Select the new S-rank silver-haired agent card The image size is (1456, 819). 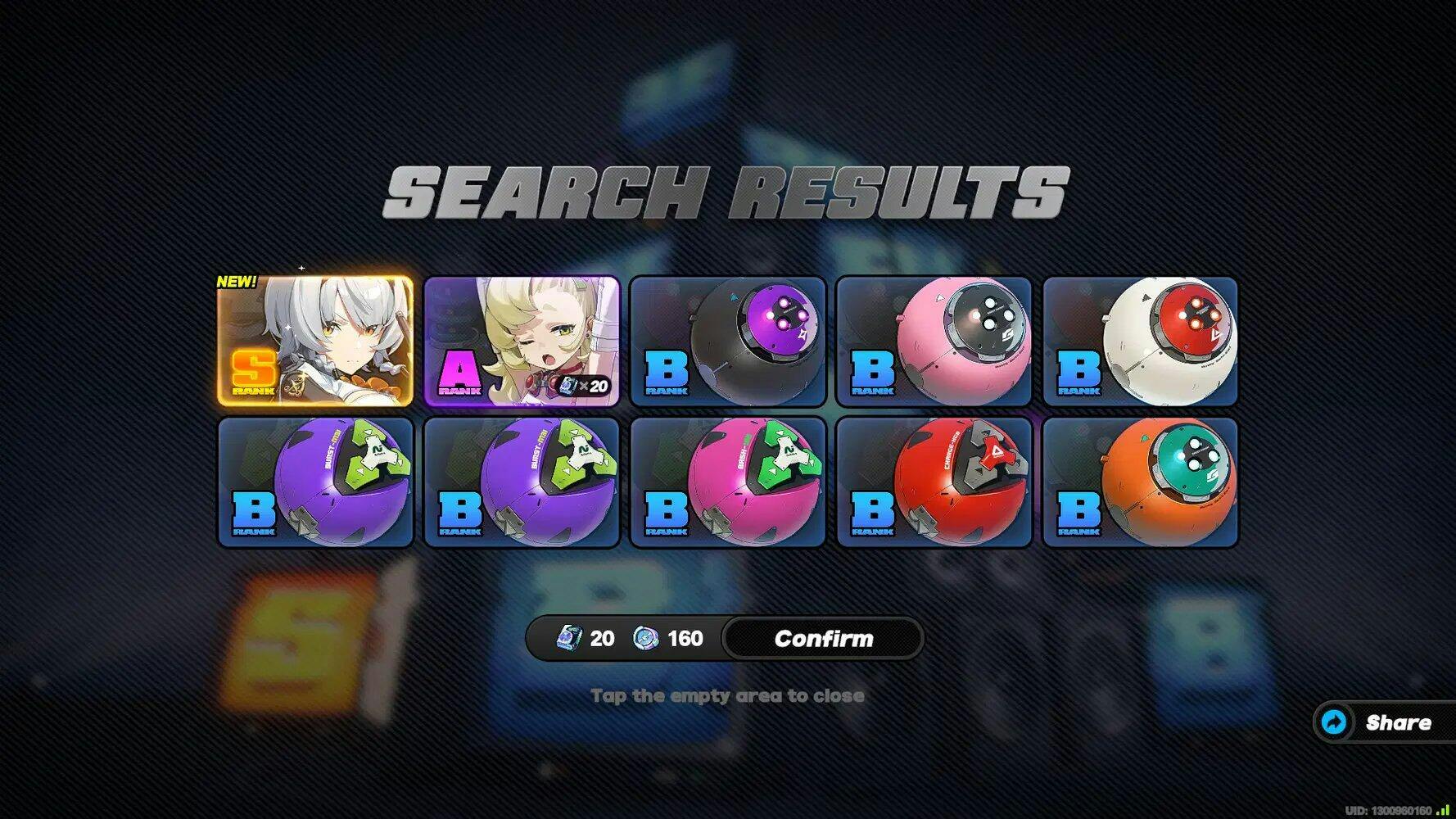pos(315,341)
